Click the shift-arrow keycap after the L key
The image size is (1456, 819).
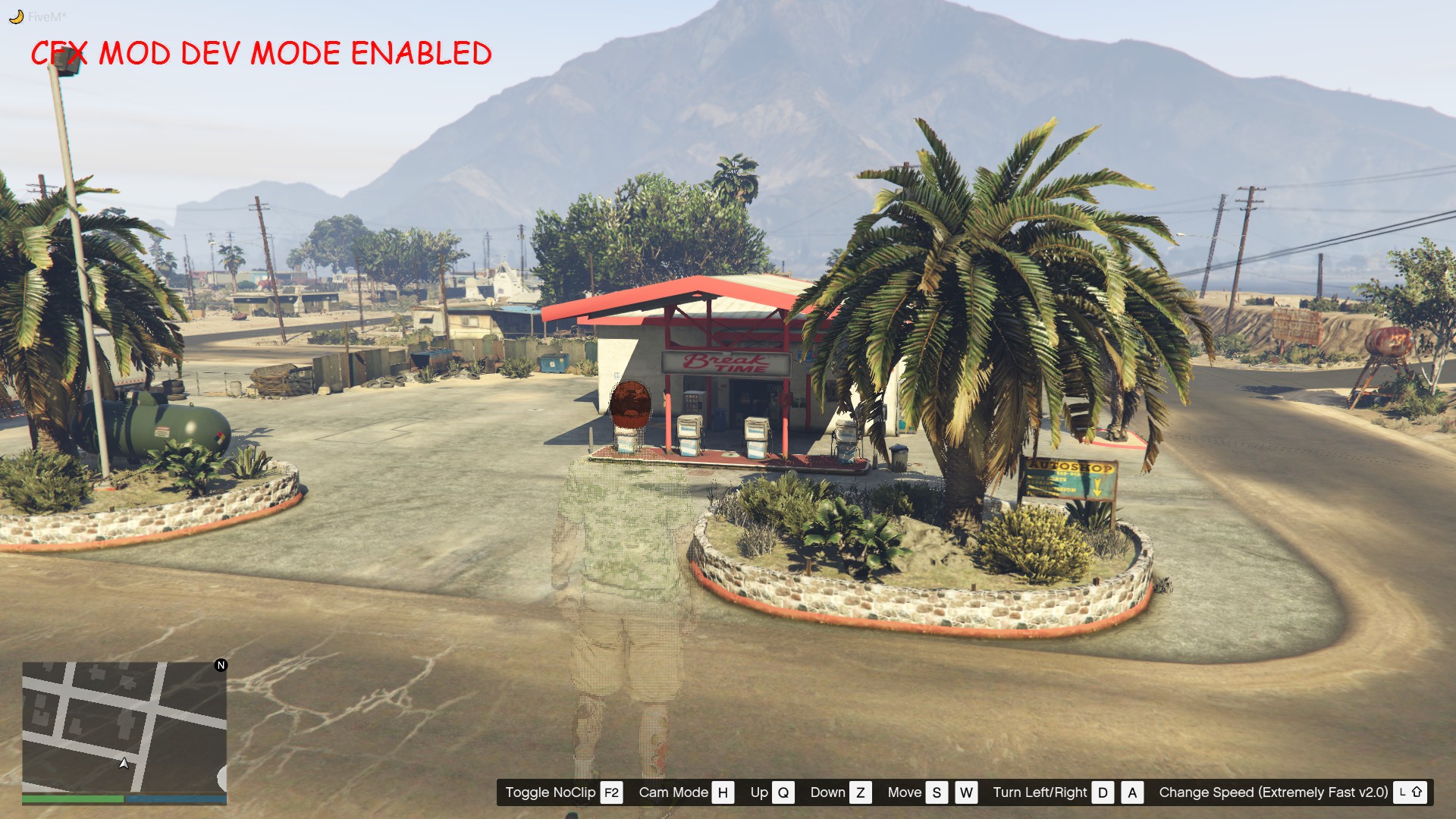[x=1417, y=792]
